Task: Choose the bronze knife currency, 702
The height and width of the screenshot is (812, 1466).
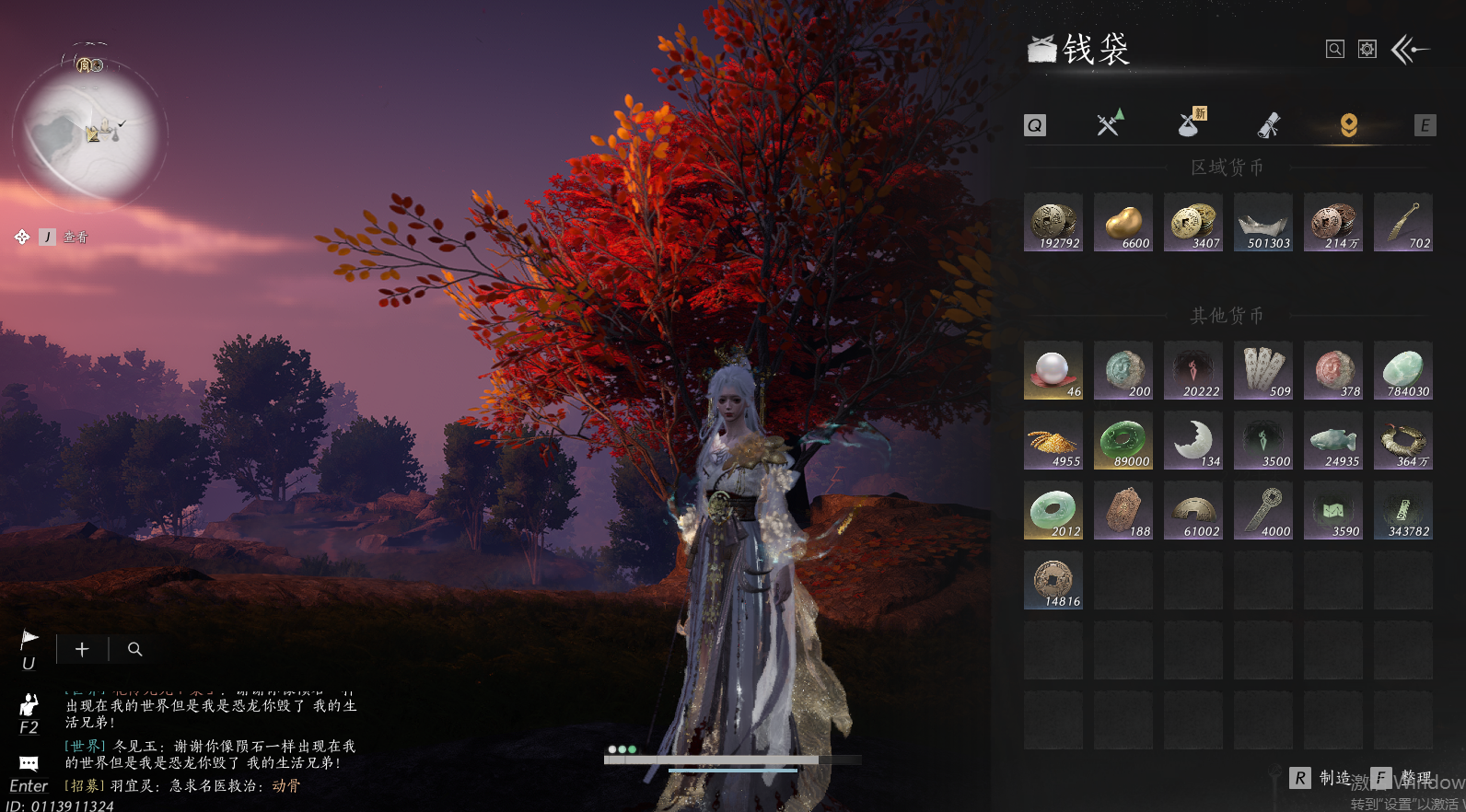Action: click(x=1403, y=223)
